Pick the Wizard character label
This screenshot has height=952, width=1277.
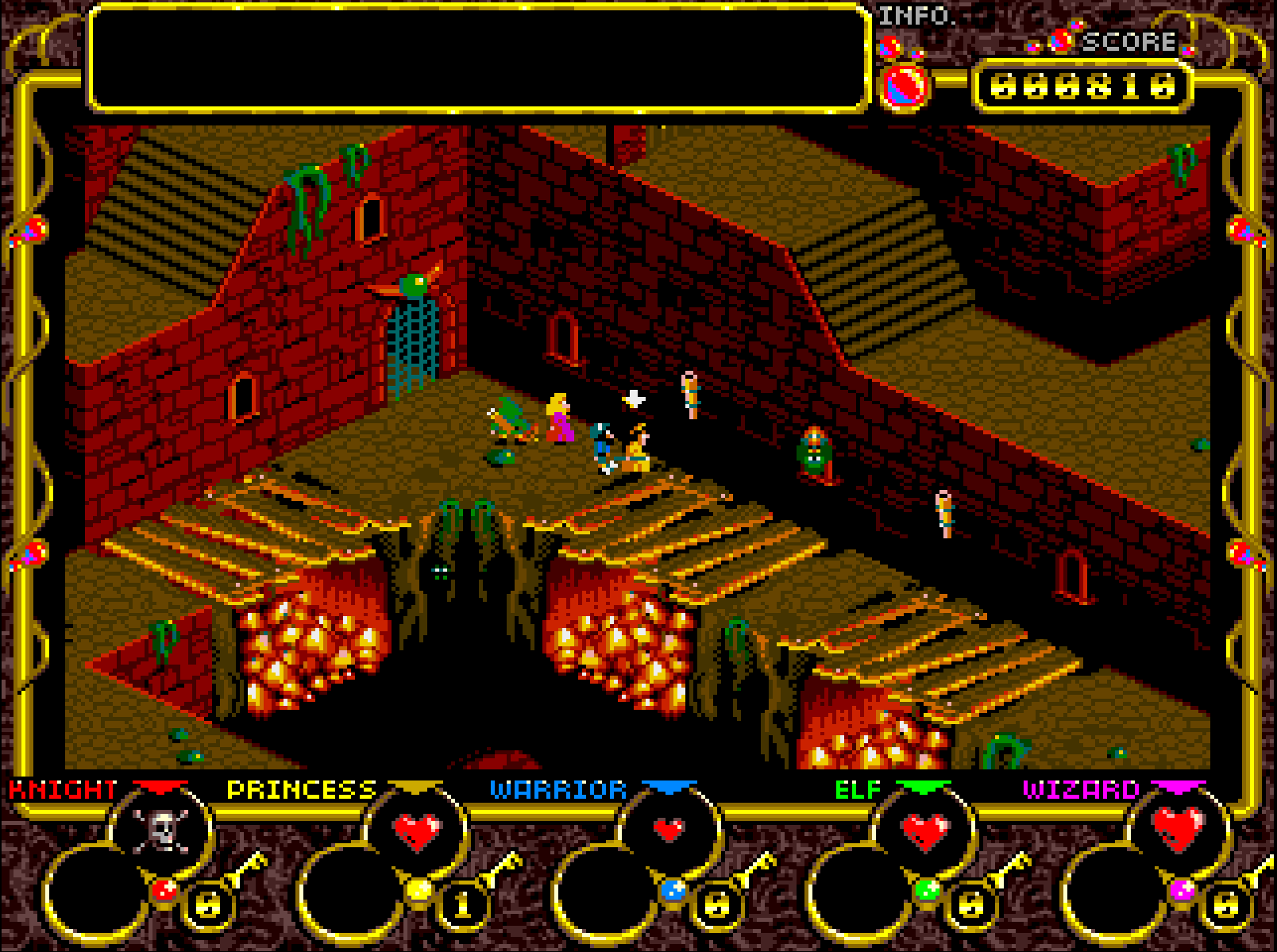(1081, 790)
